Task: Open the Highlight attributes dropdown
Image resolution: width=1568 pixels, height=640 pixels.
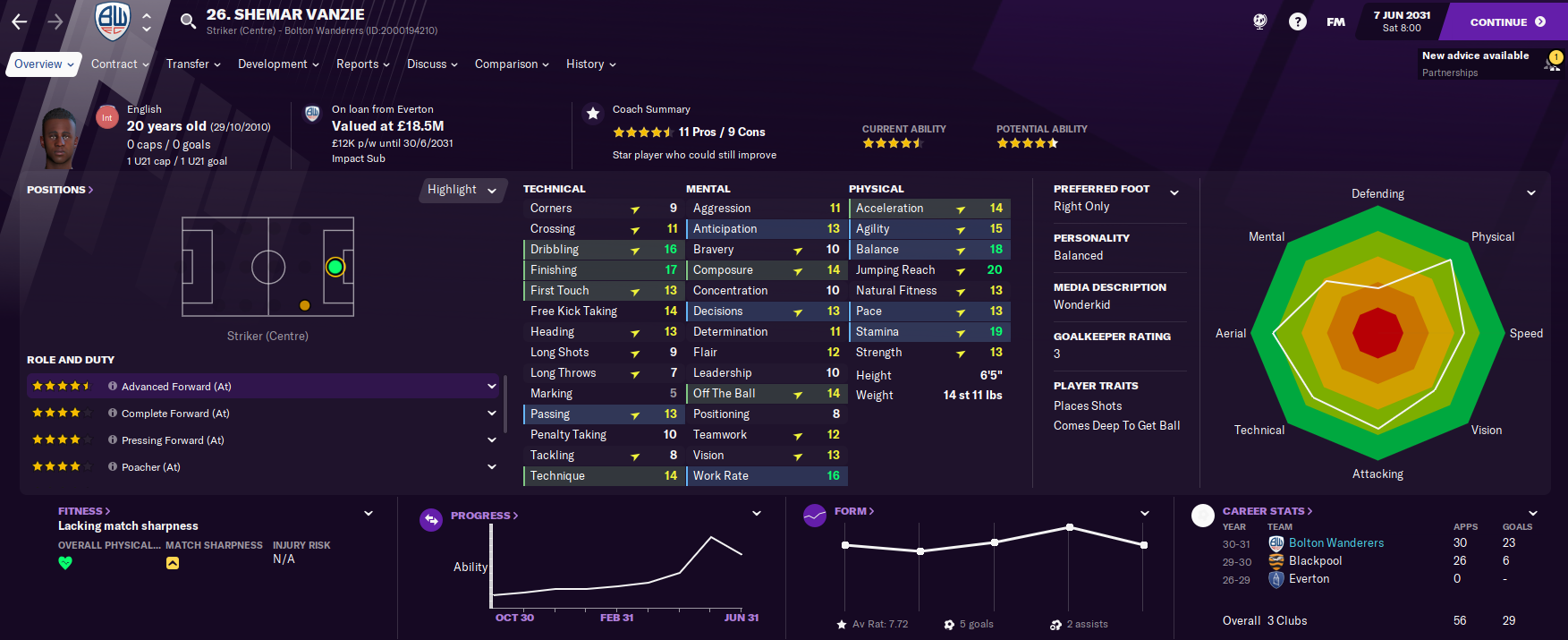Action: tap(461, 190)
